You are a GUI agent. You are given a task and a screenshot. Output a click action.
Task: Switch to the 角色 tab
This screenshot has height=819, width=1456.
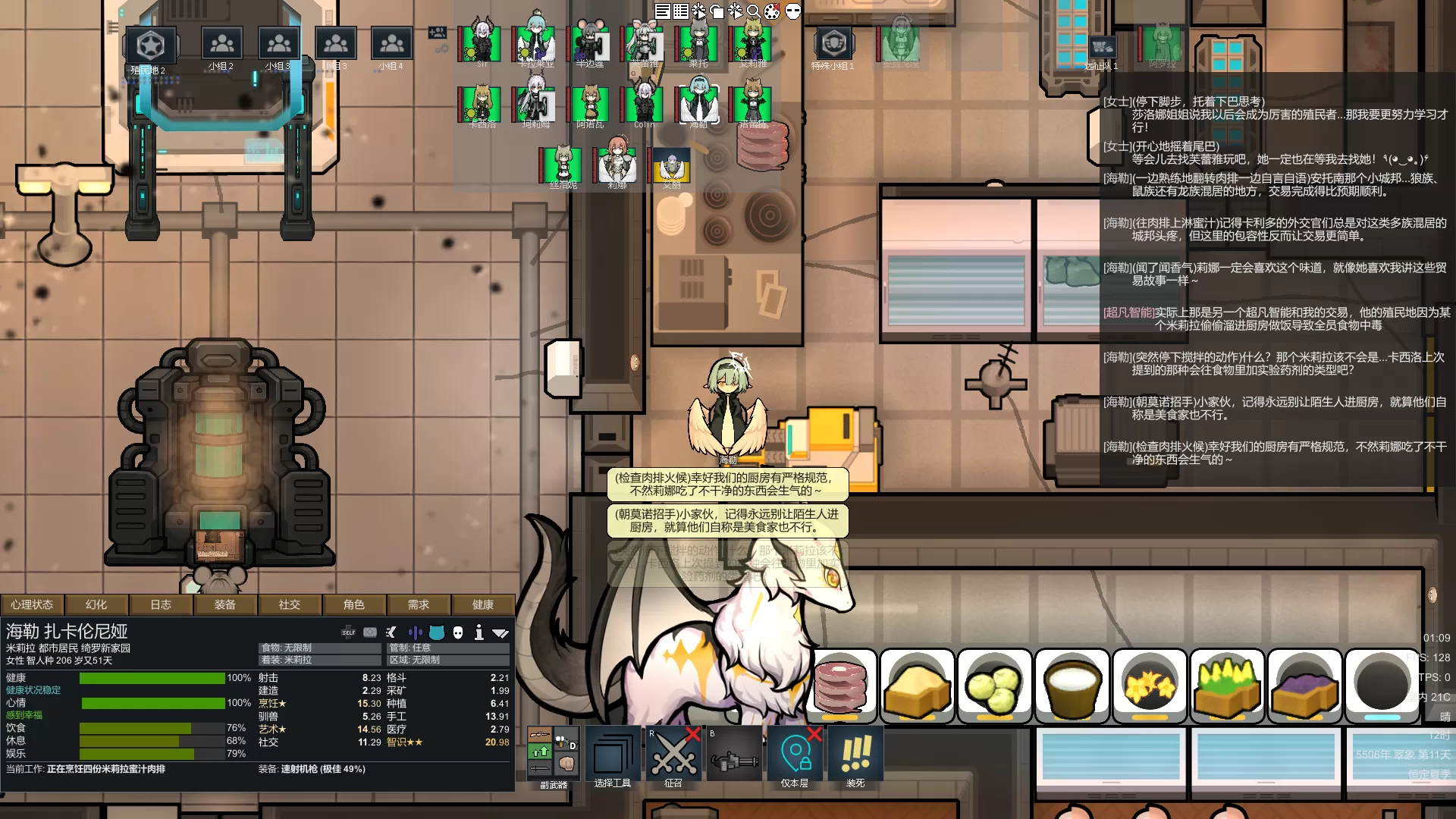point(354,604)
